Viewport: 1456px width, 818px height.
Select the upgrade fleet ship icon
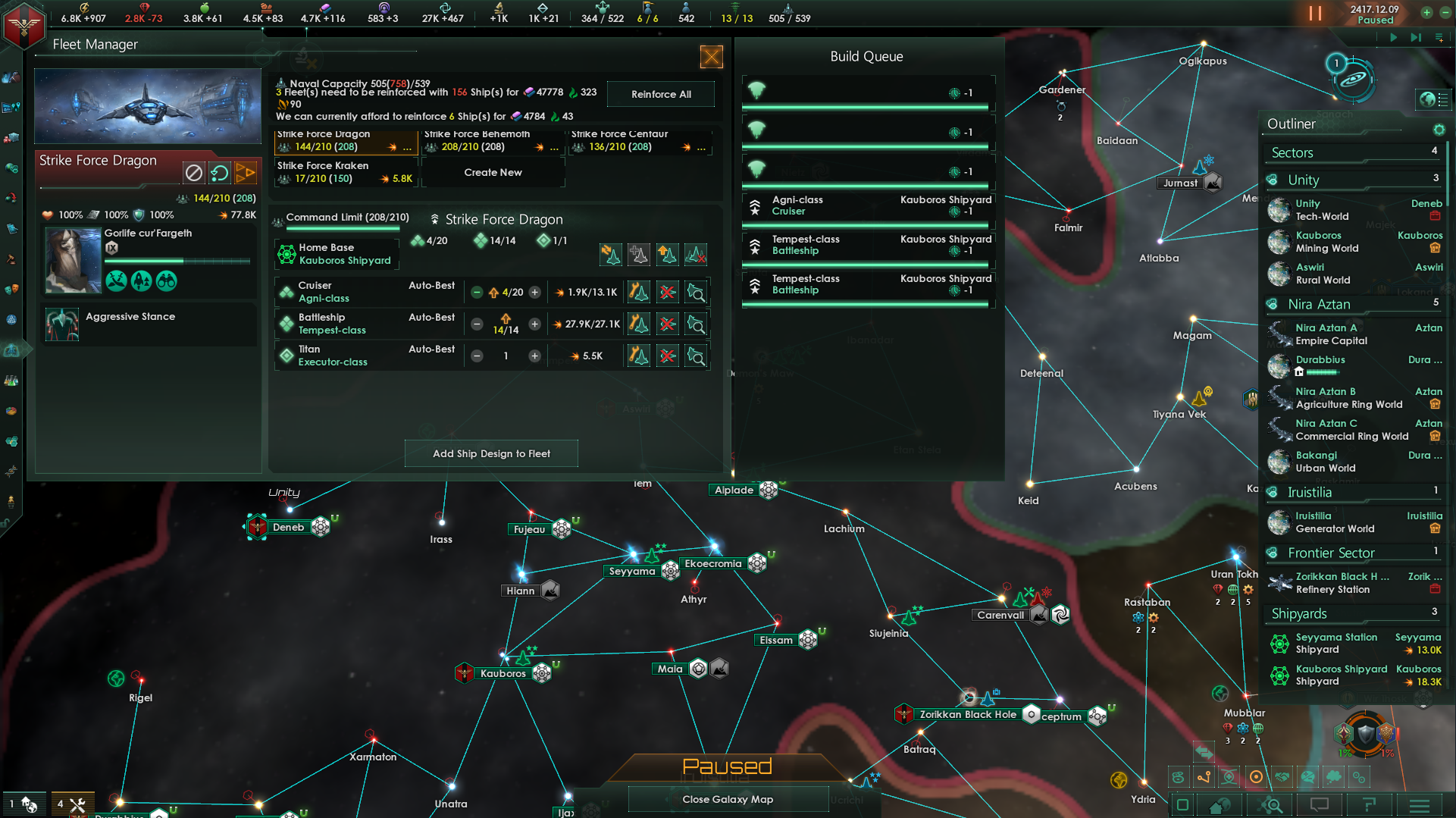[667, 255]
